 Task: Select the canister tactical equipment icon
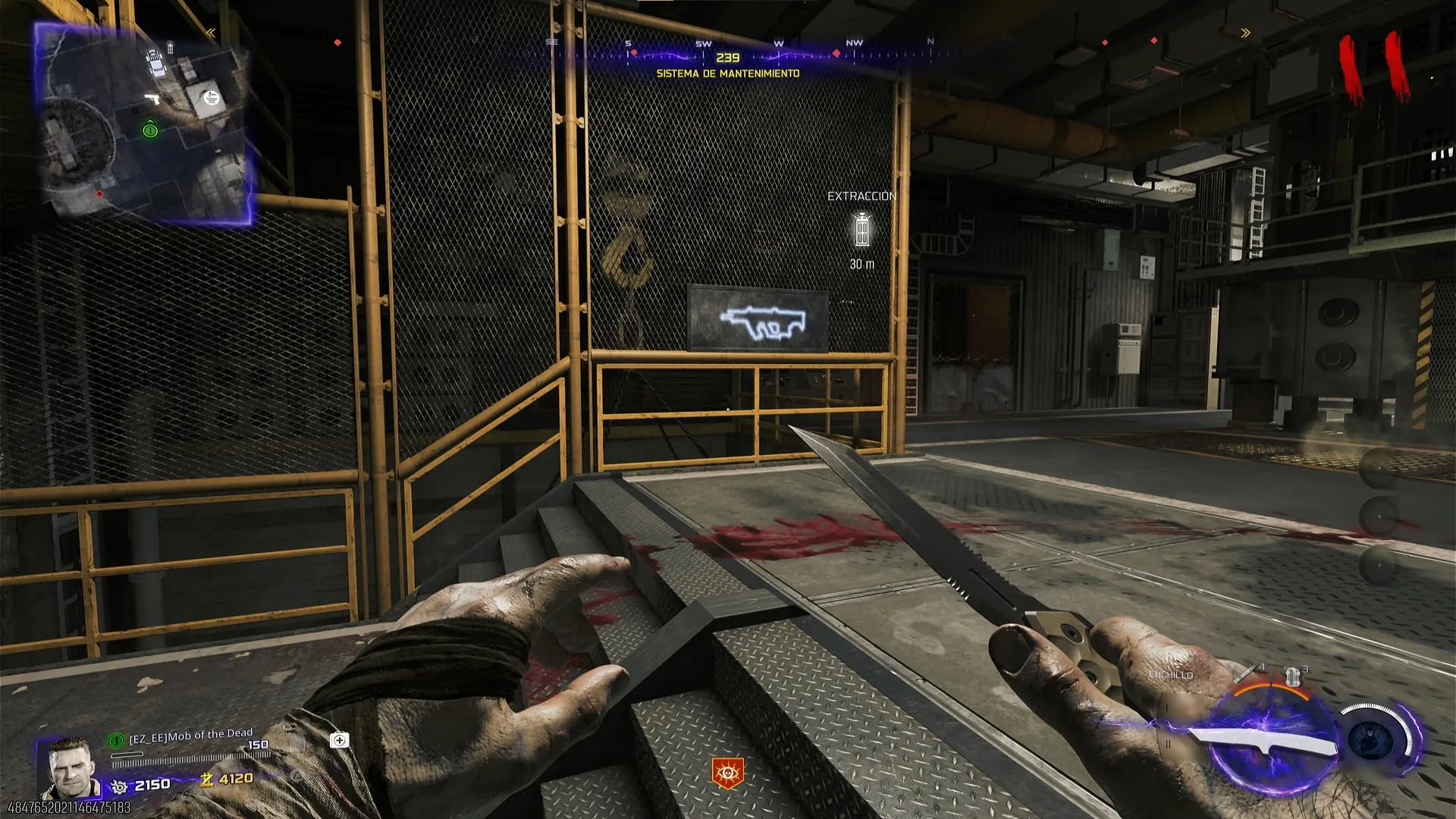click(x=1292, y=676)
